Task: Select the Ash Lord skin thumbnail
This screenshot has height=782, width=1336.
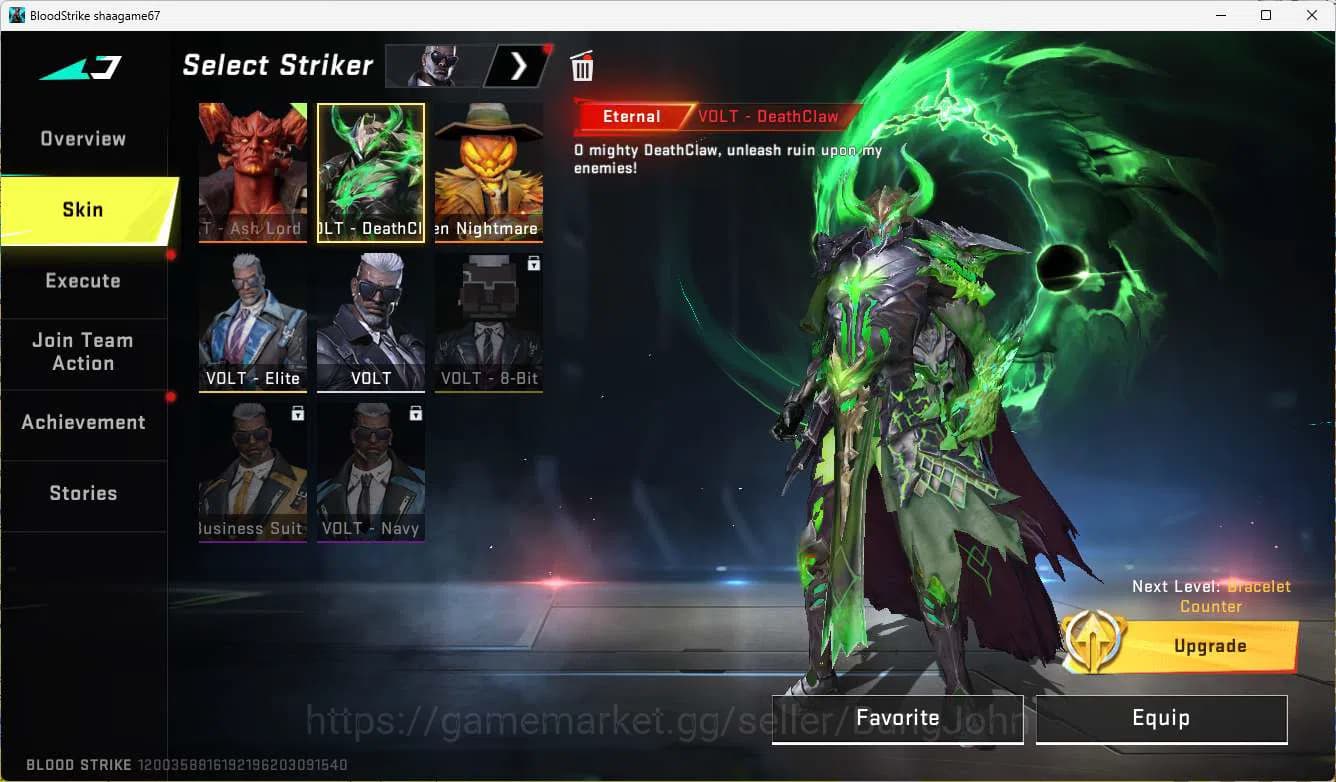Action: pyautogui.click(x=253, y=170)
